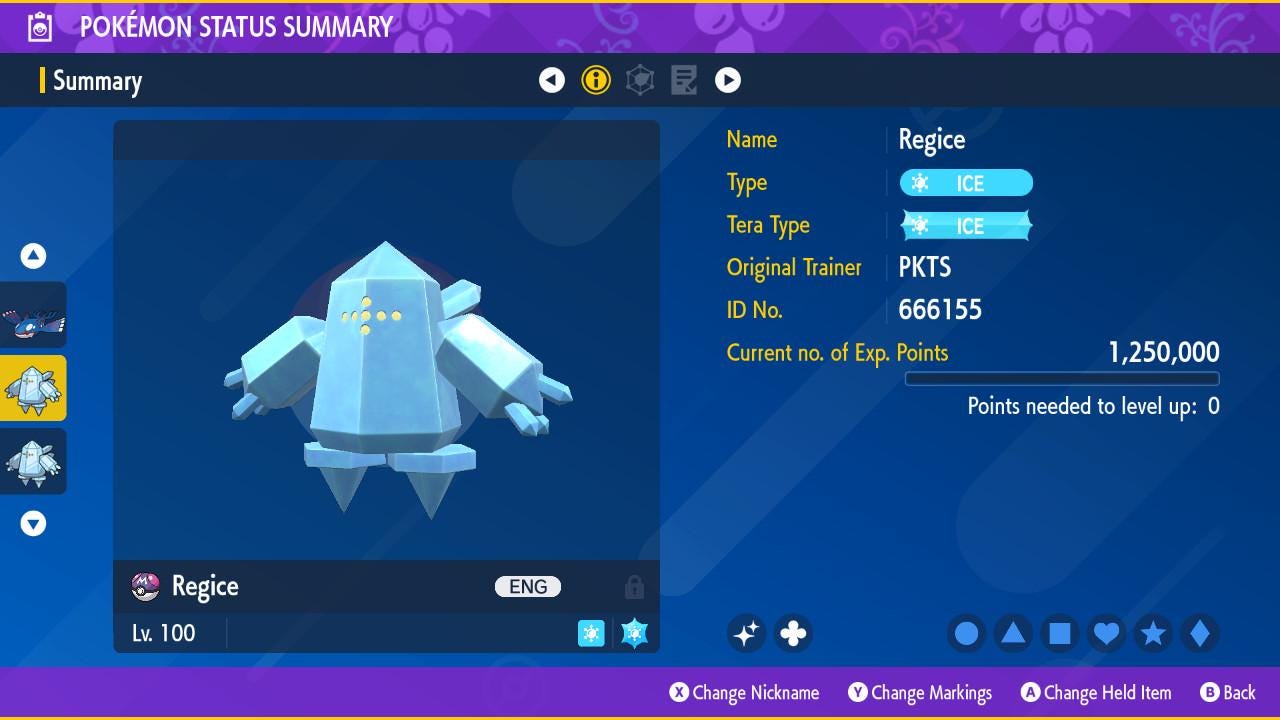Go to the next summary page arrow

coord(728,80)
